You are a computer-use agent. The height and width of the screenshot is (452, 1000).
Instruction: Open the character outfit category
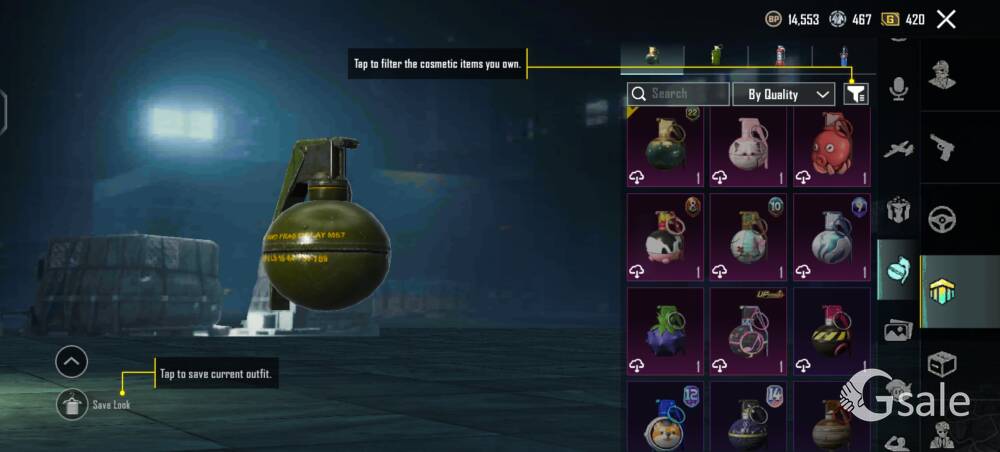tap(942, 76)
